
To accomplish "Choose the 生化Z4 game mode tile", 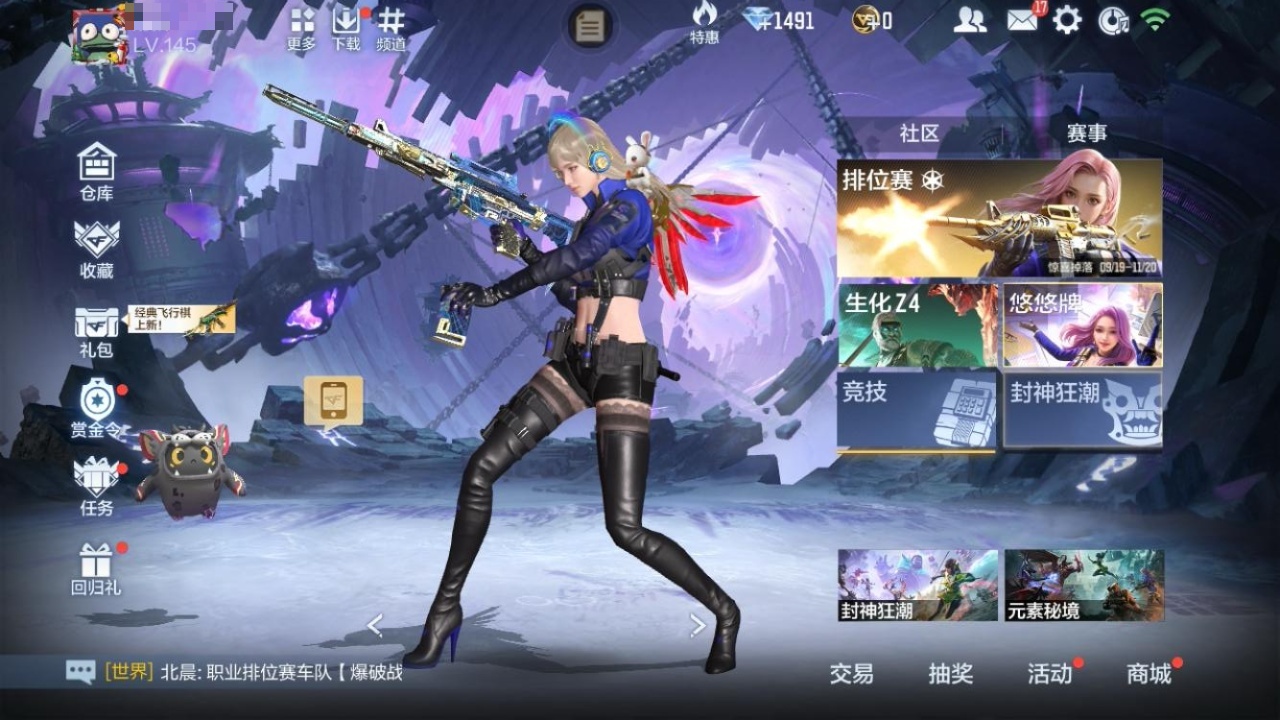I will point(917,325).
